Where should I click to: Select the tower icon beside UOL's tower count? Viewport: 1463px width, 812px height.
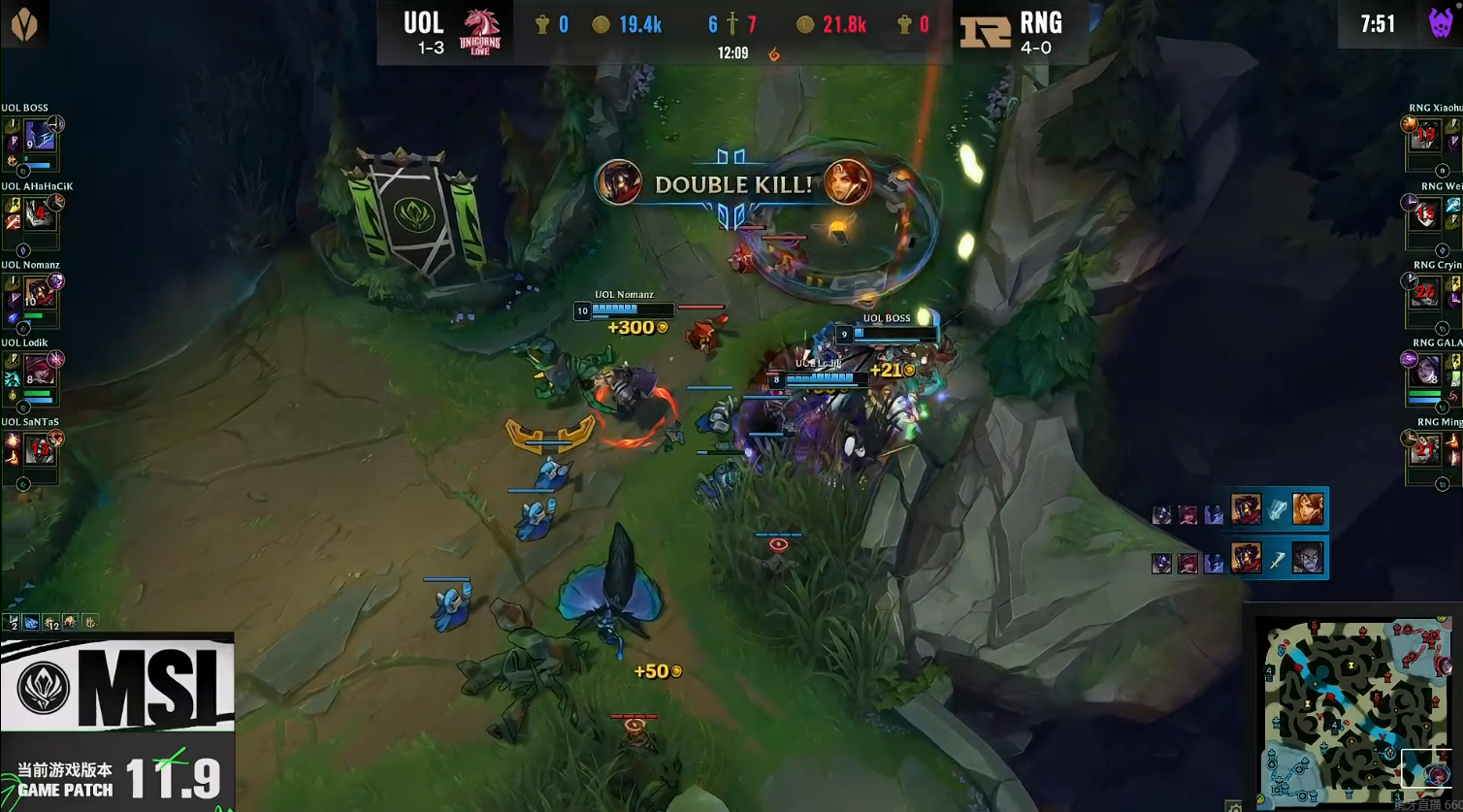(540, 23)
